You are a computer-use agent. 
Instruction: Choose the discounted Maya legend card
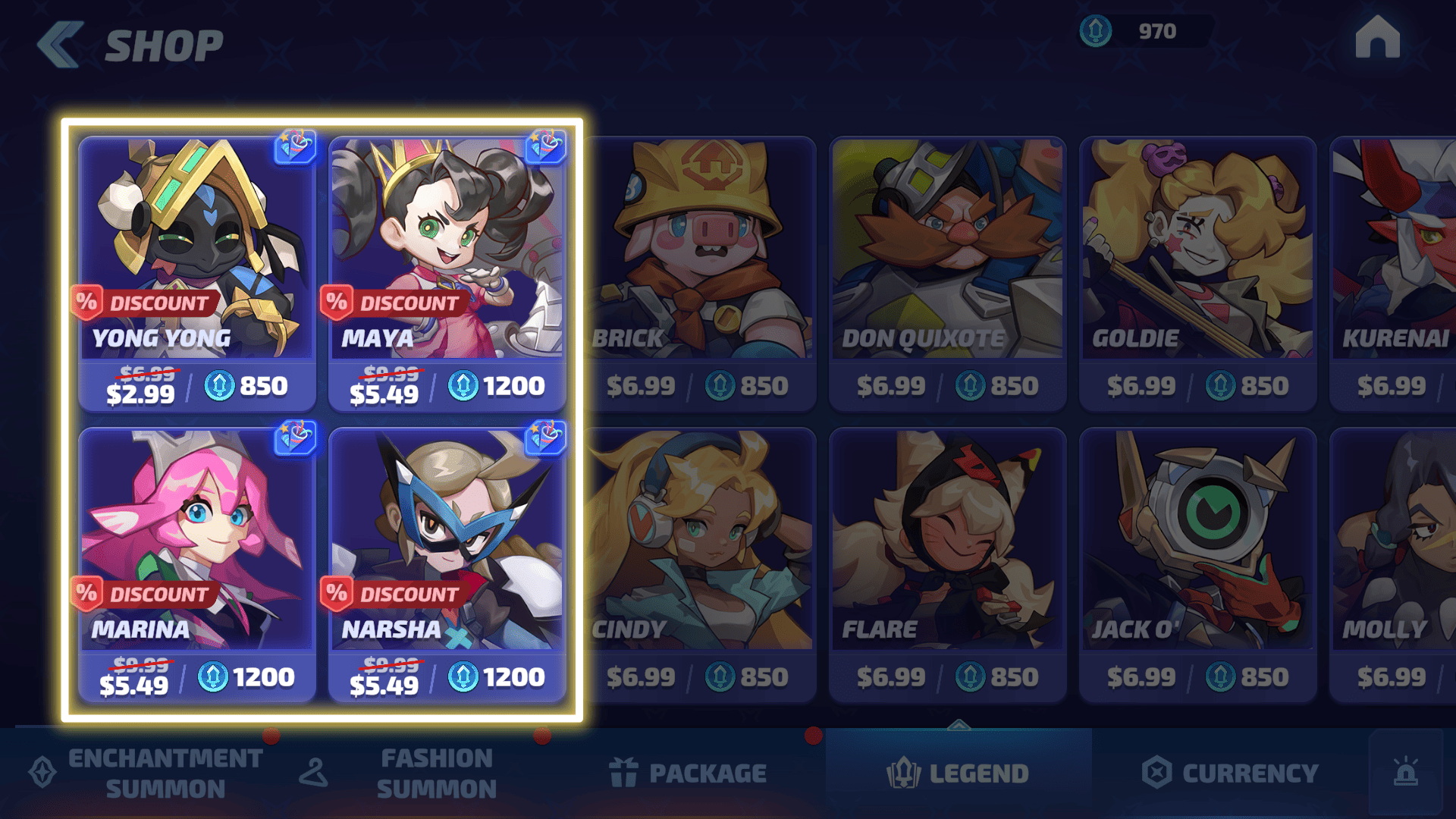coord(447,273)
